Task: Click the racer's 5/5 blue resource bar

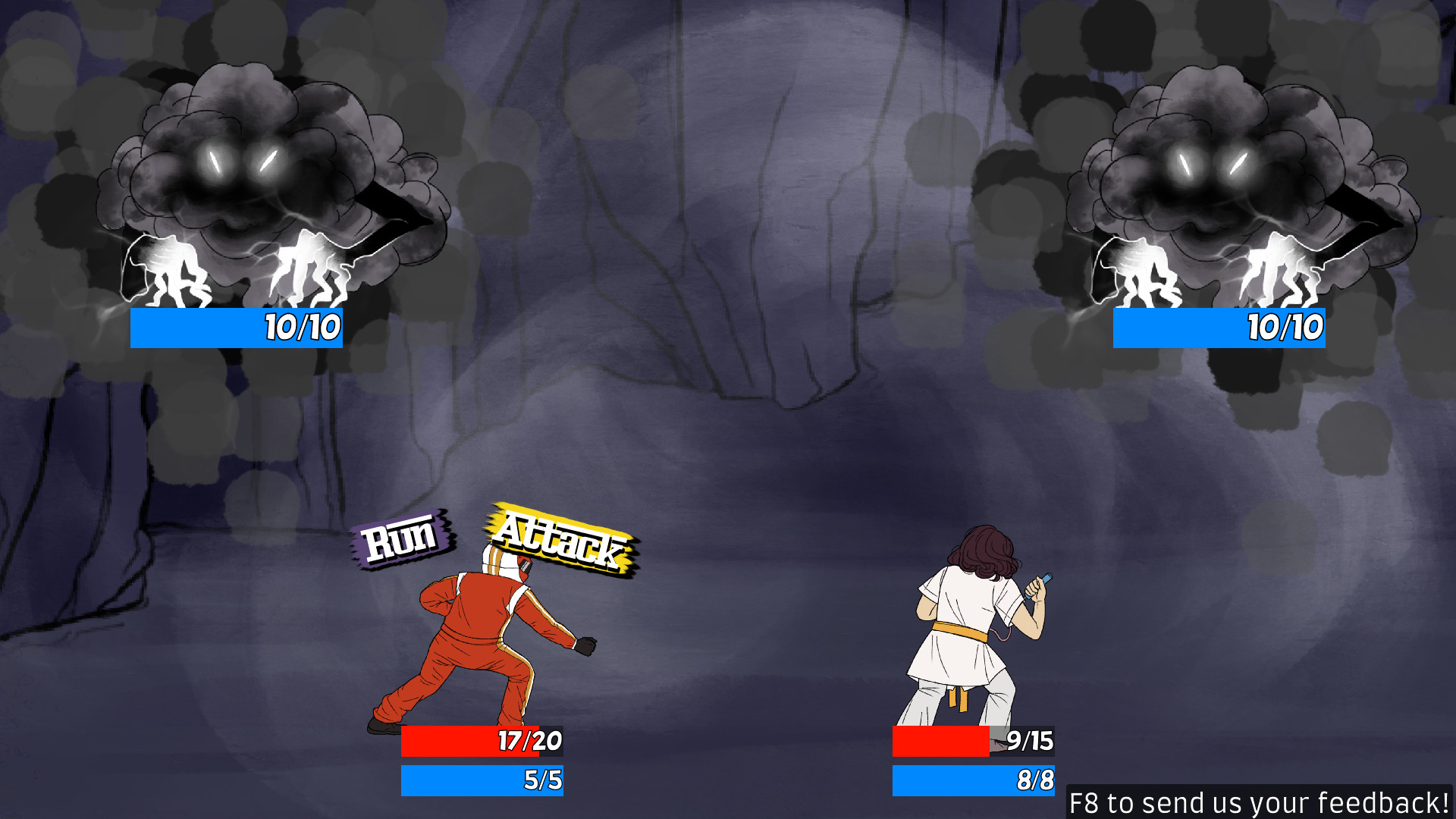Action: 482,779
